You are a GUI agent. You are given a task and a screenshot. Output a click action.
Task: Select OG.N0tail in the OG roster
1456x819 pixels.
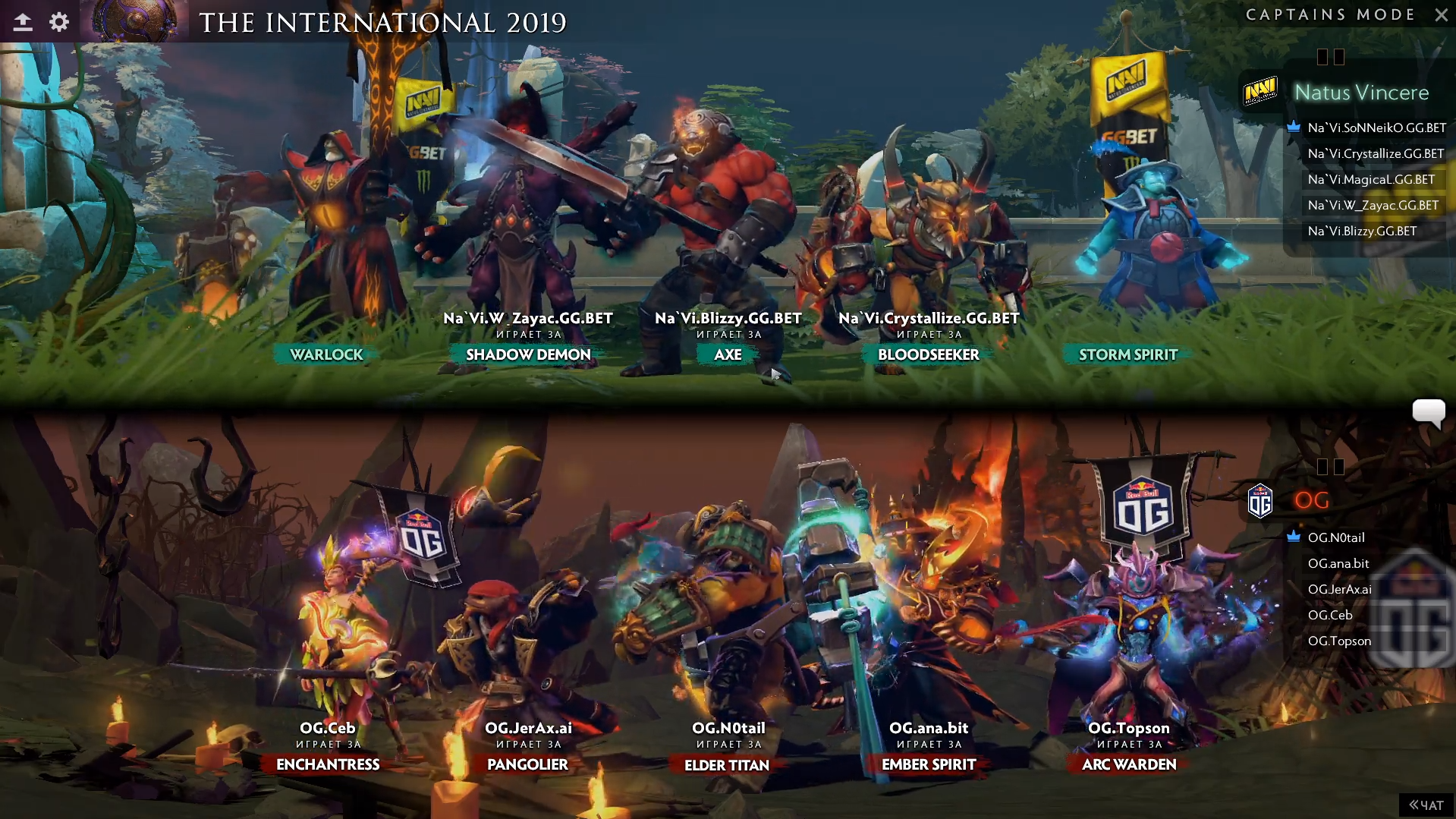point(1335,537)
